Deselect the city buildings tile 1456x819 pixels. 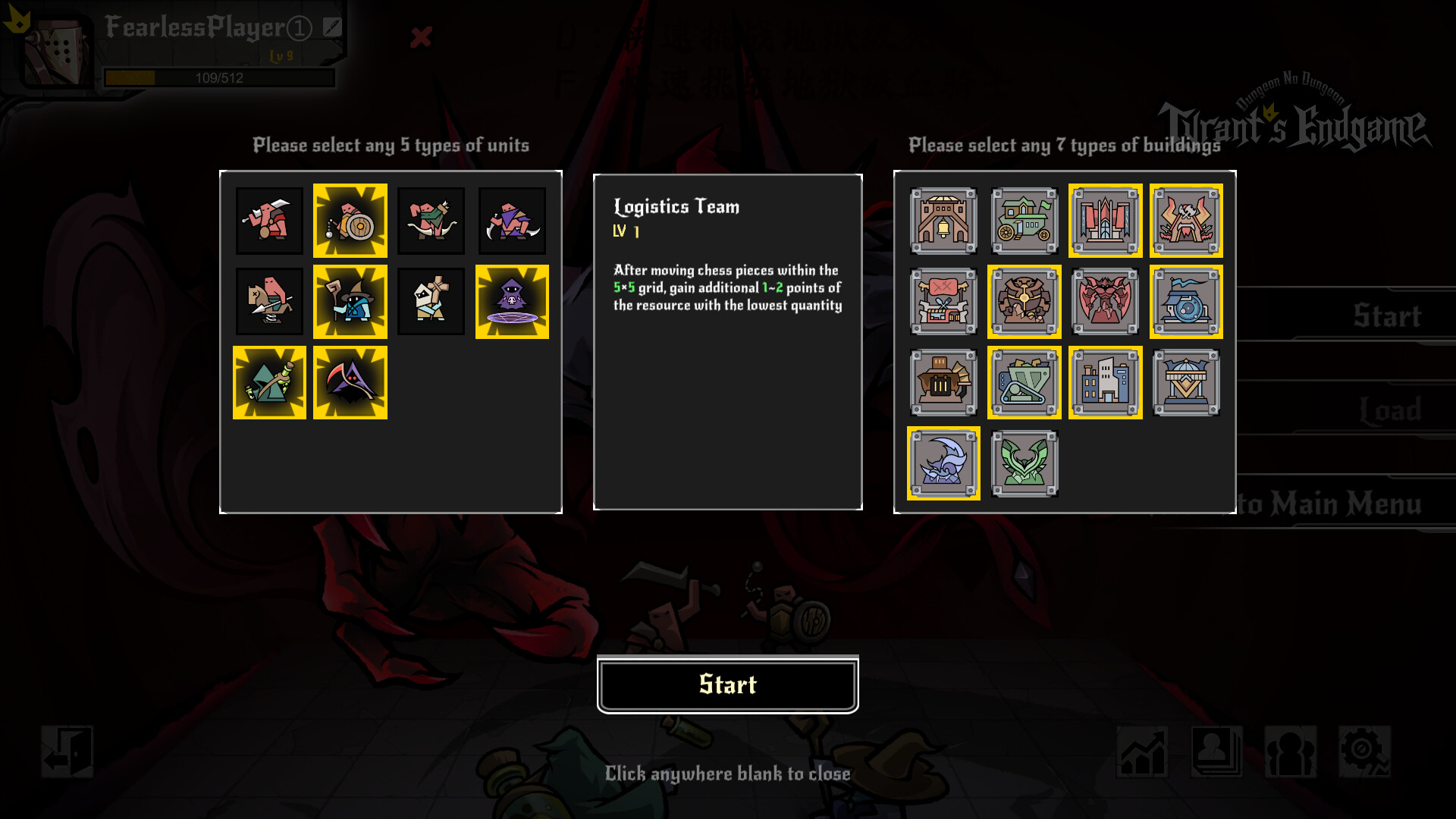pyautogui.click(x=1105, y=382)
